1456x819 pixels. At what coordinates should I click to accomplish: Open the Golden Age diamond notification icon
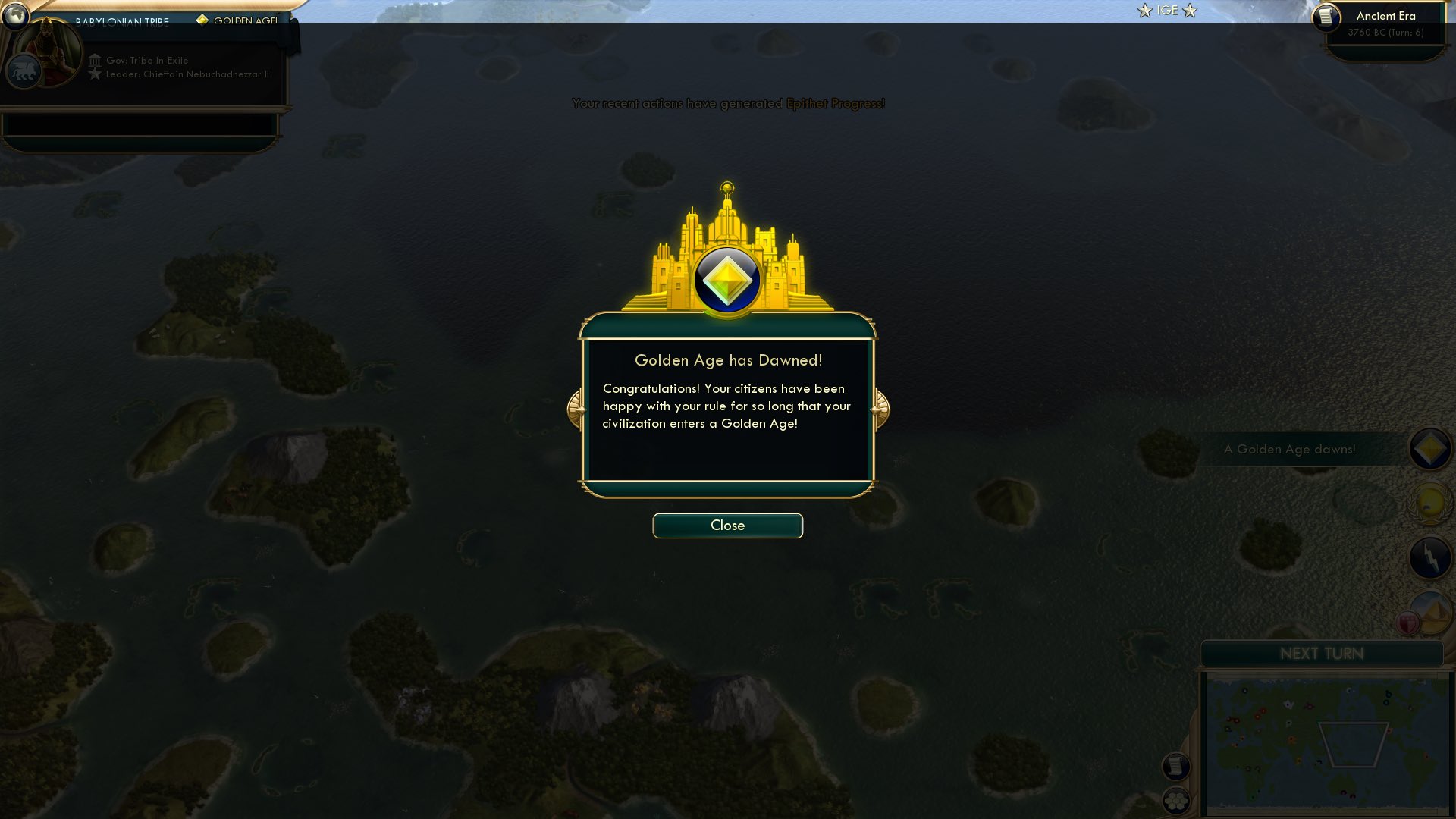(1429, 449)
